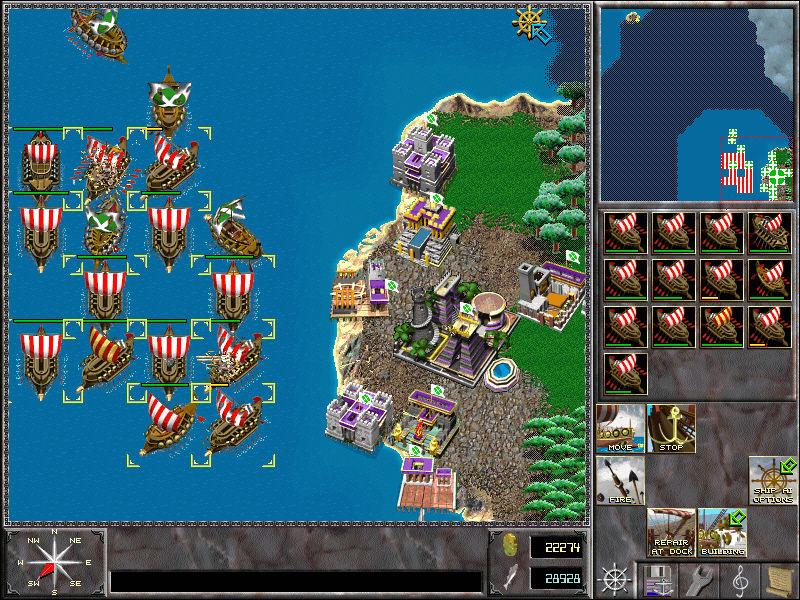Viewport: 800px width, 600px height.
Task: Click the treble clef music icon
Action: pos(739,579)
